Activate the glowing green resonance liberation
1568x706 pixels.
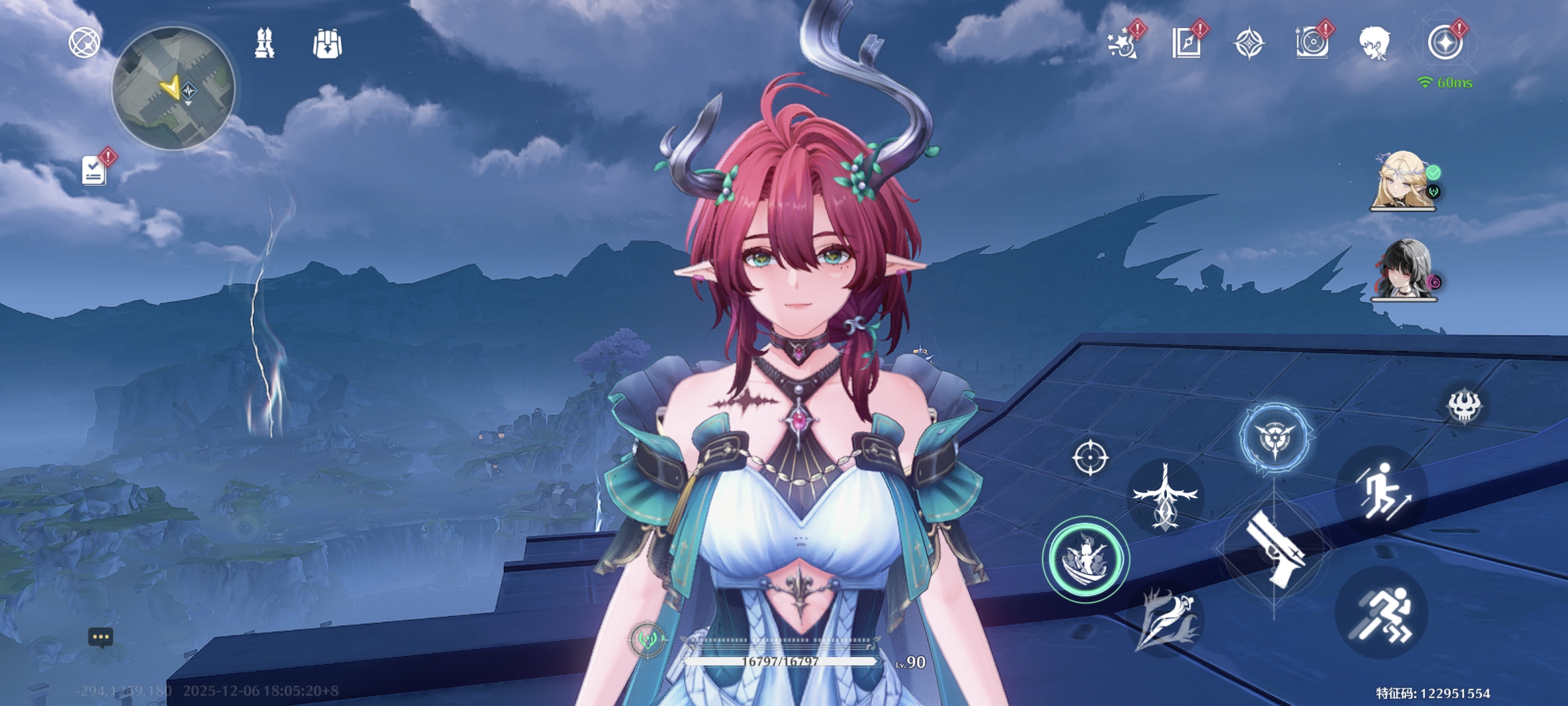(1086, 558)
